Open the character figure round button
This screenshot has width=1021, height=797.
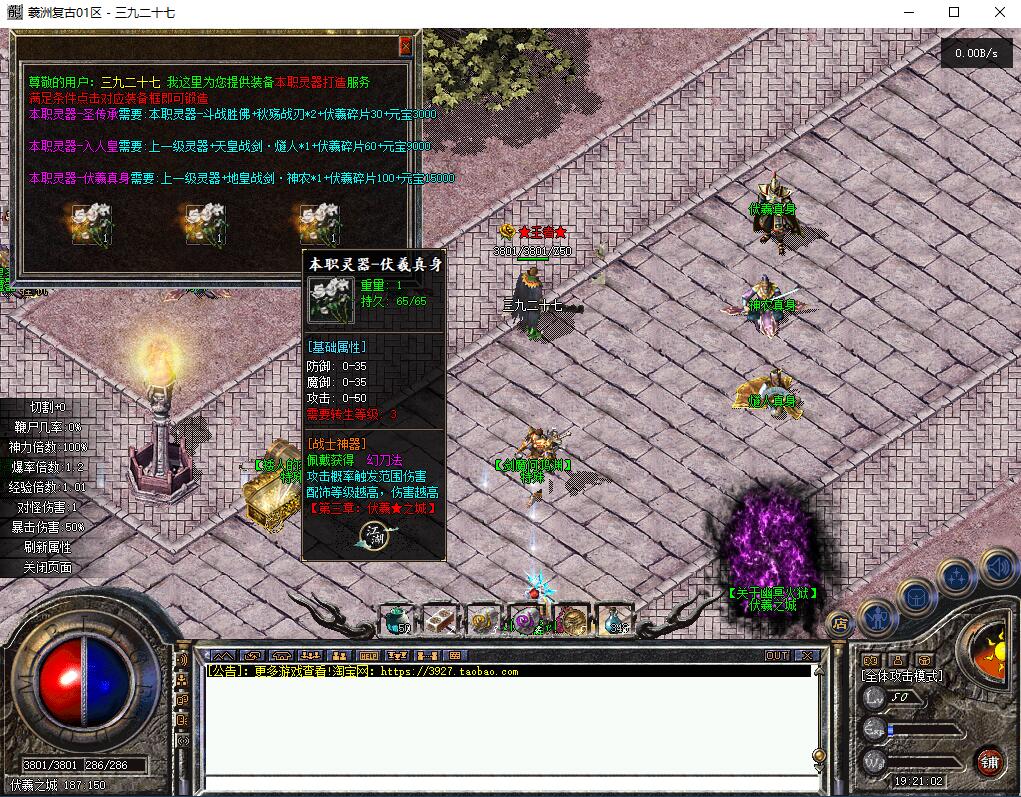click(877, 618)
